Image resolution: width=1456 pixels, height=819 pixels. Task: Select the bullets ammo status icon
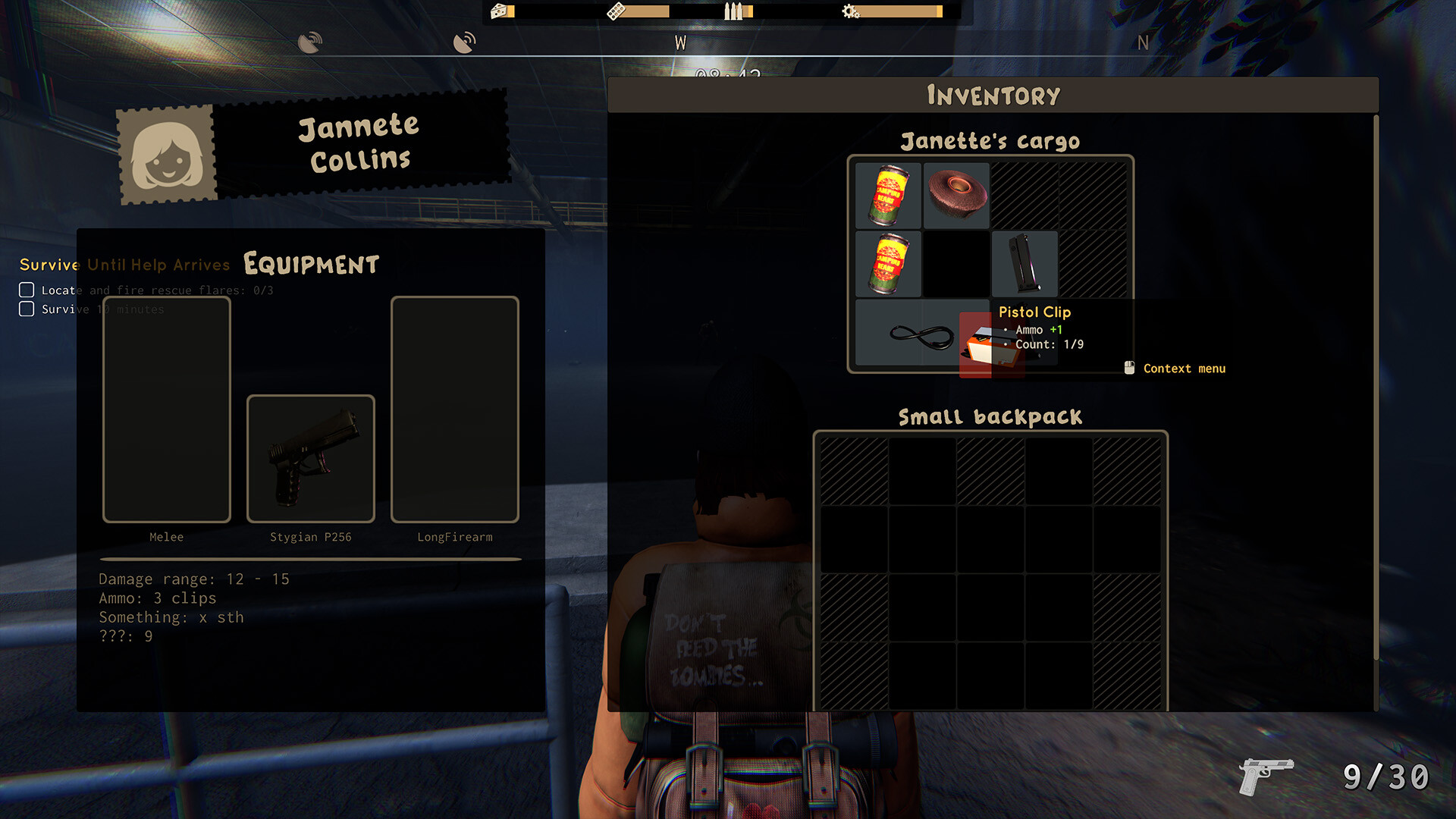click(732, 11)
